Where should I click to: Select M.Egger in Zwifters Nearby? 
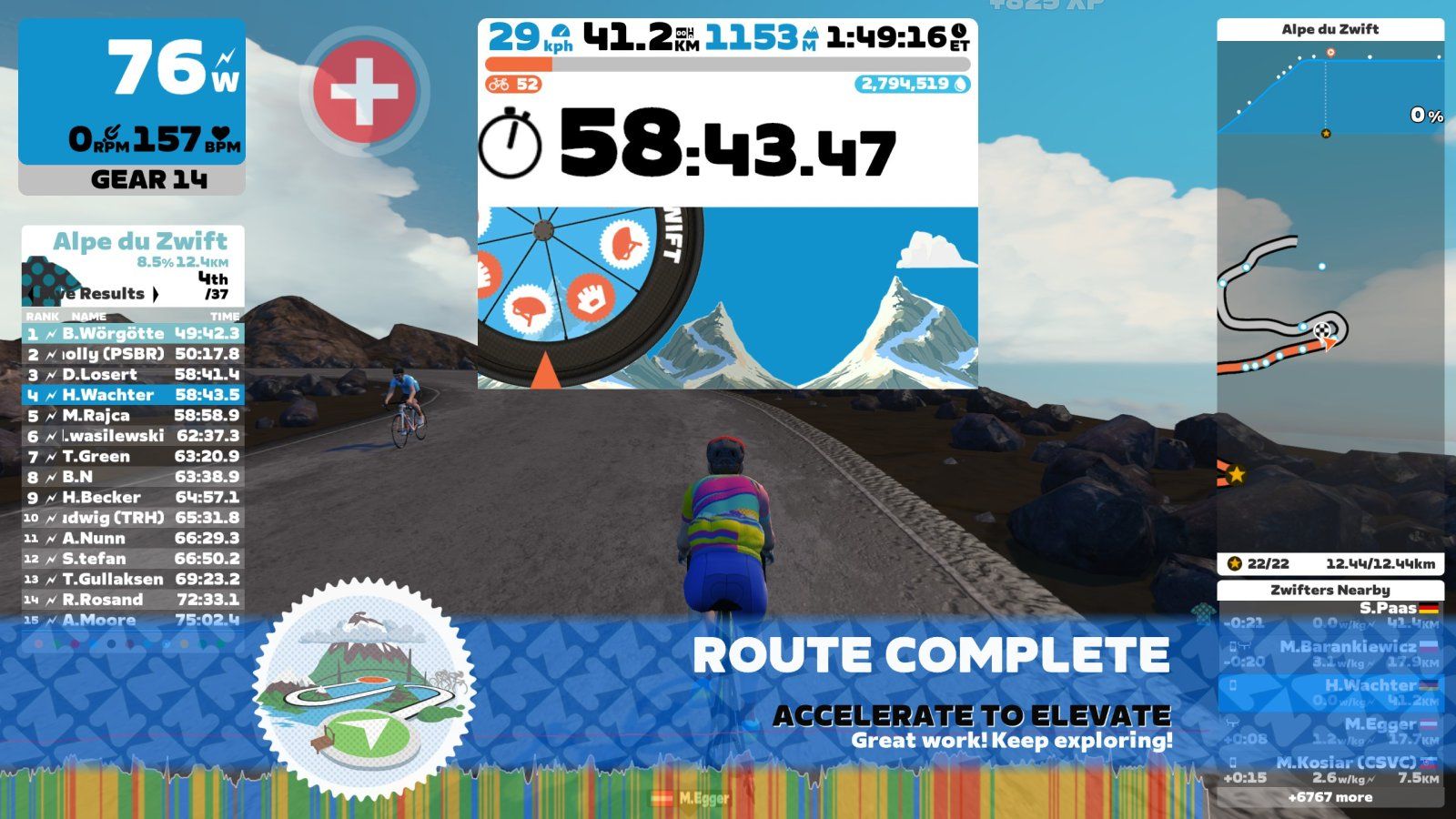(1330, 732)
